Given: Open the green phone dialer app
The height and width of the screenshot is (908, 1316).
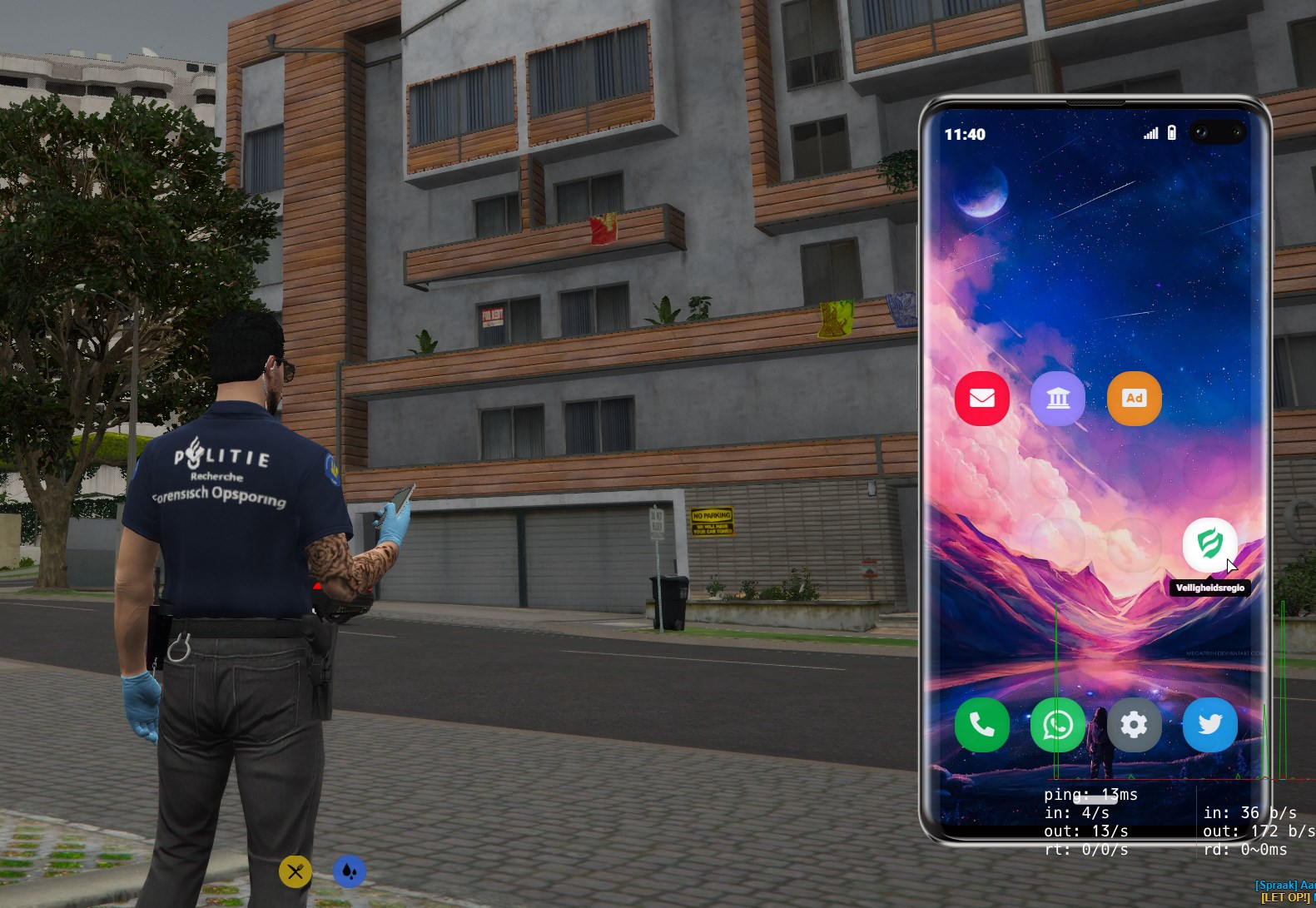Looking at the screenshot, I should click(982, 725).
